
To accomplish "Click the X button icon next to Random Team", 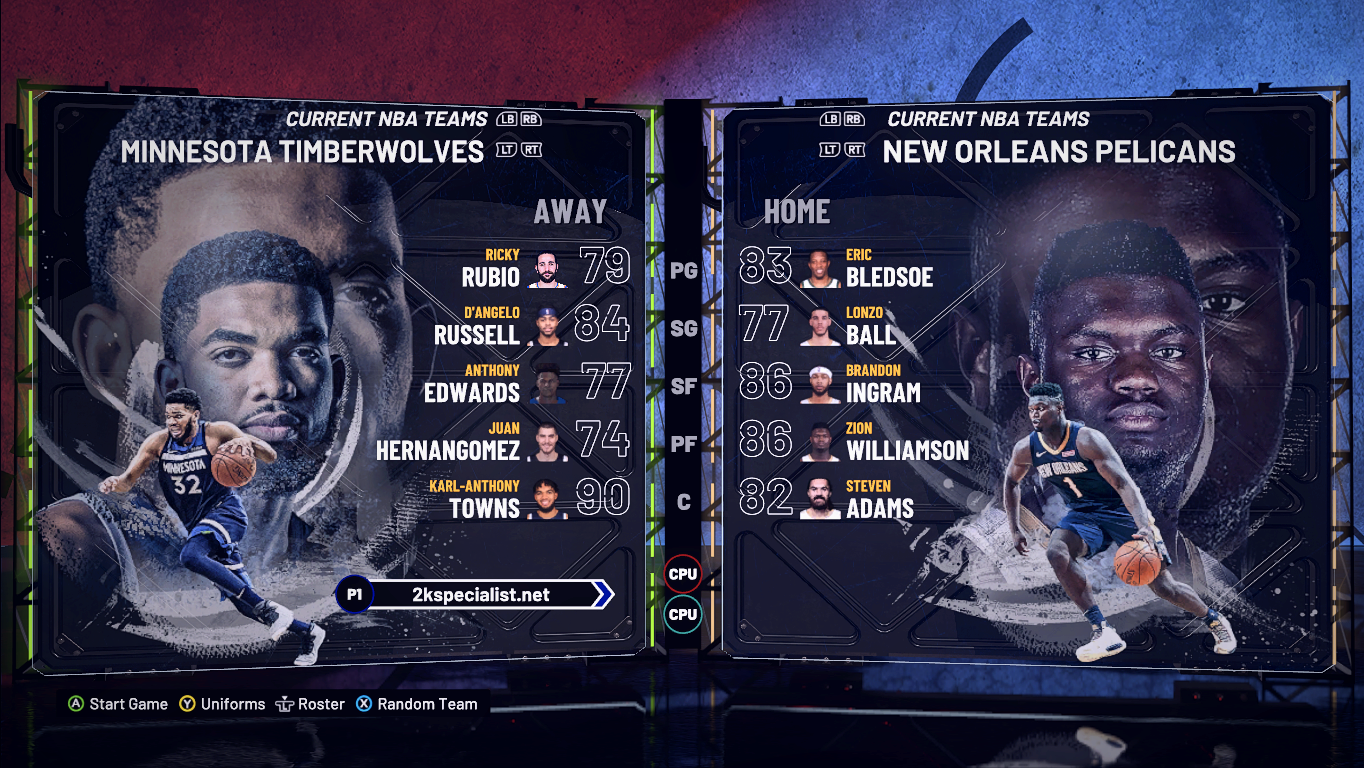I will (x=365, y=704).
